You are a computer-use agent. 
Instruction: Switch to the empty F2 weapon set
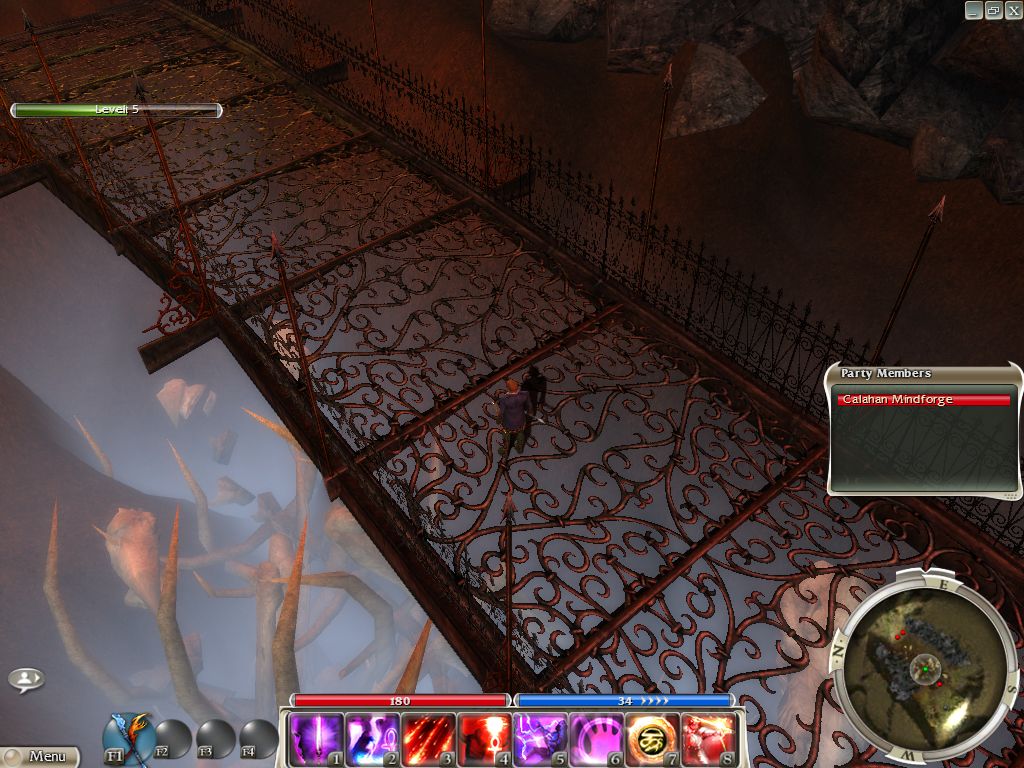pos(172,739)
